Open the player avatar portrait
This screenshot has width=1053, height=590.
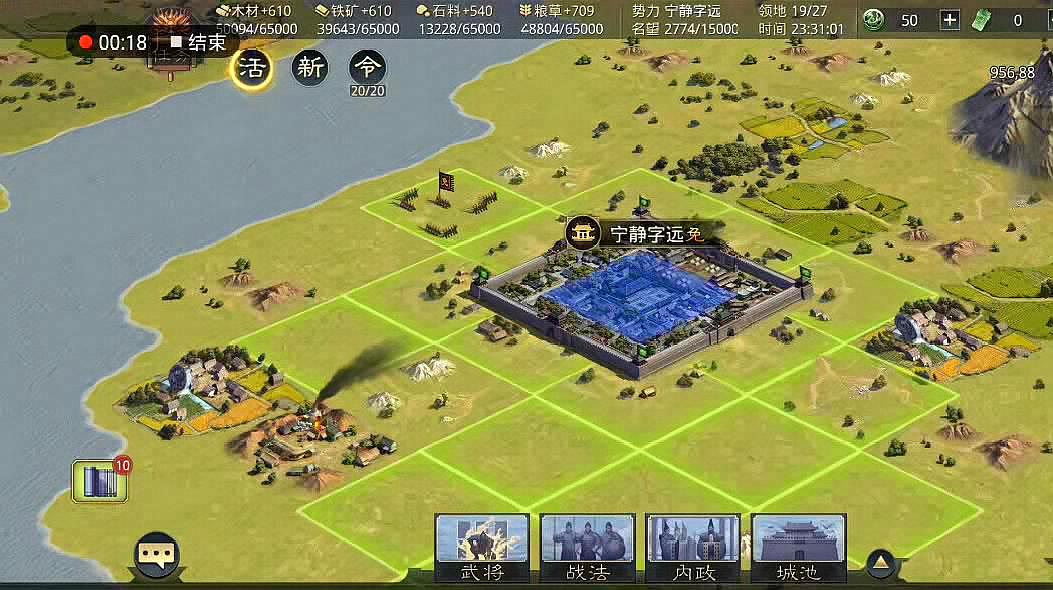coord(171,22)
